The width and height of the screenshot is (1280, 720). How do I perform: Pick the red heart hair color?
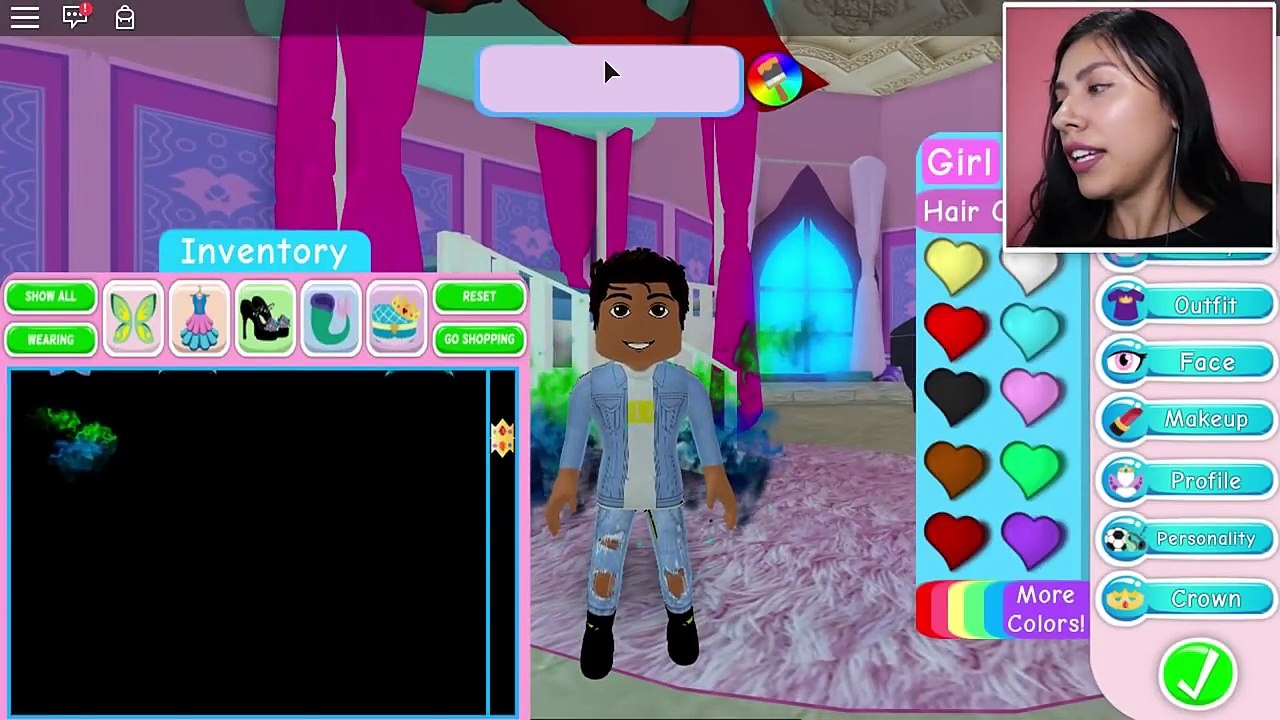pyautogui.click(x=955, y=330)
